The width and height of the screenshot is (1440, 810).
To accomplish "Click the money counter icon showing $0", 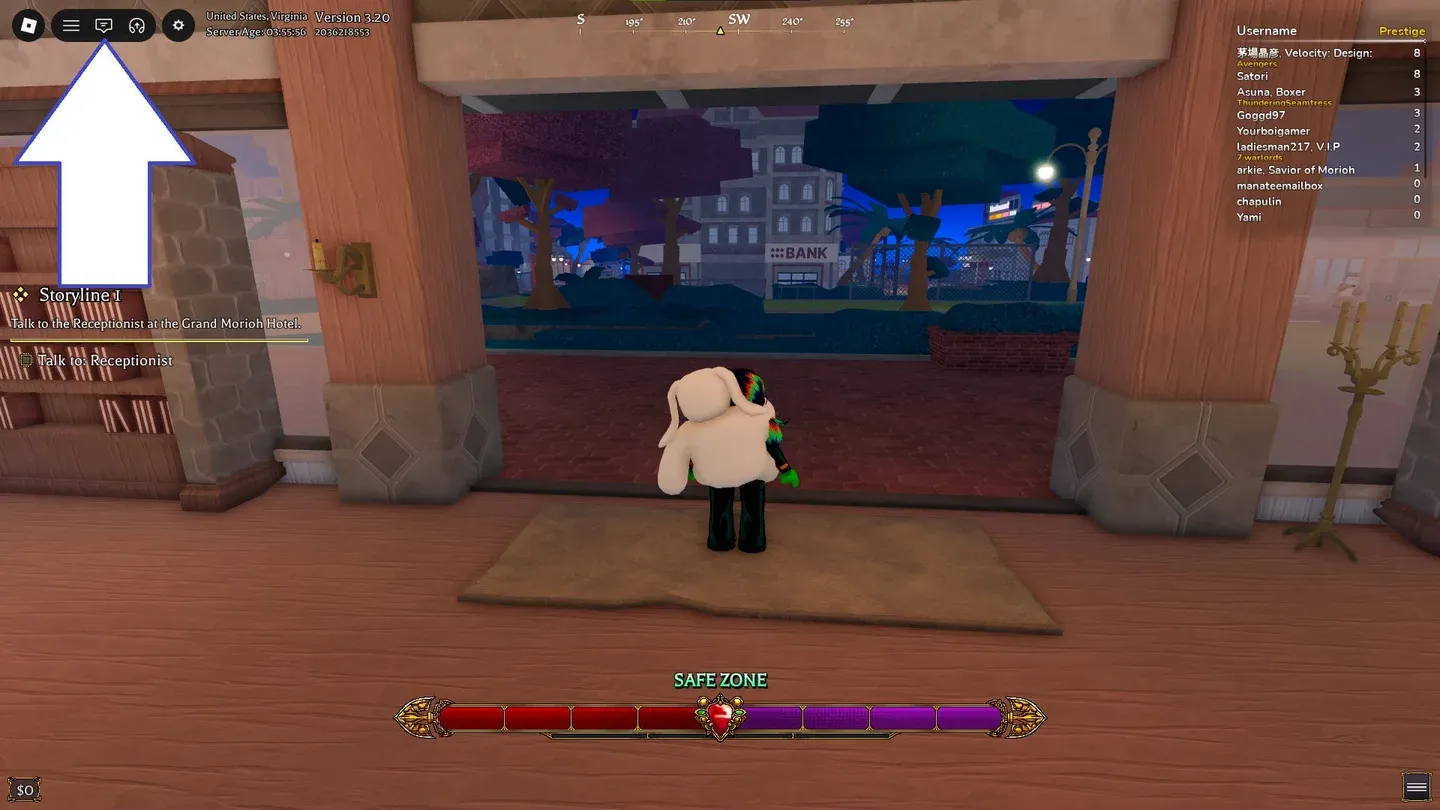I will 24,789.
